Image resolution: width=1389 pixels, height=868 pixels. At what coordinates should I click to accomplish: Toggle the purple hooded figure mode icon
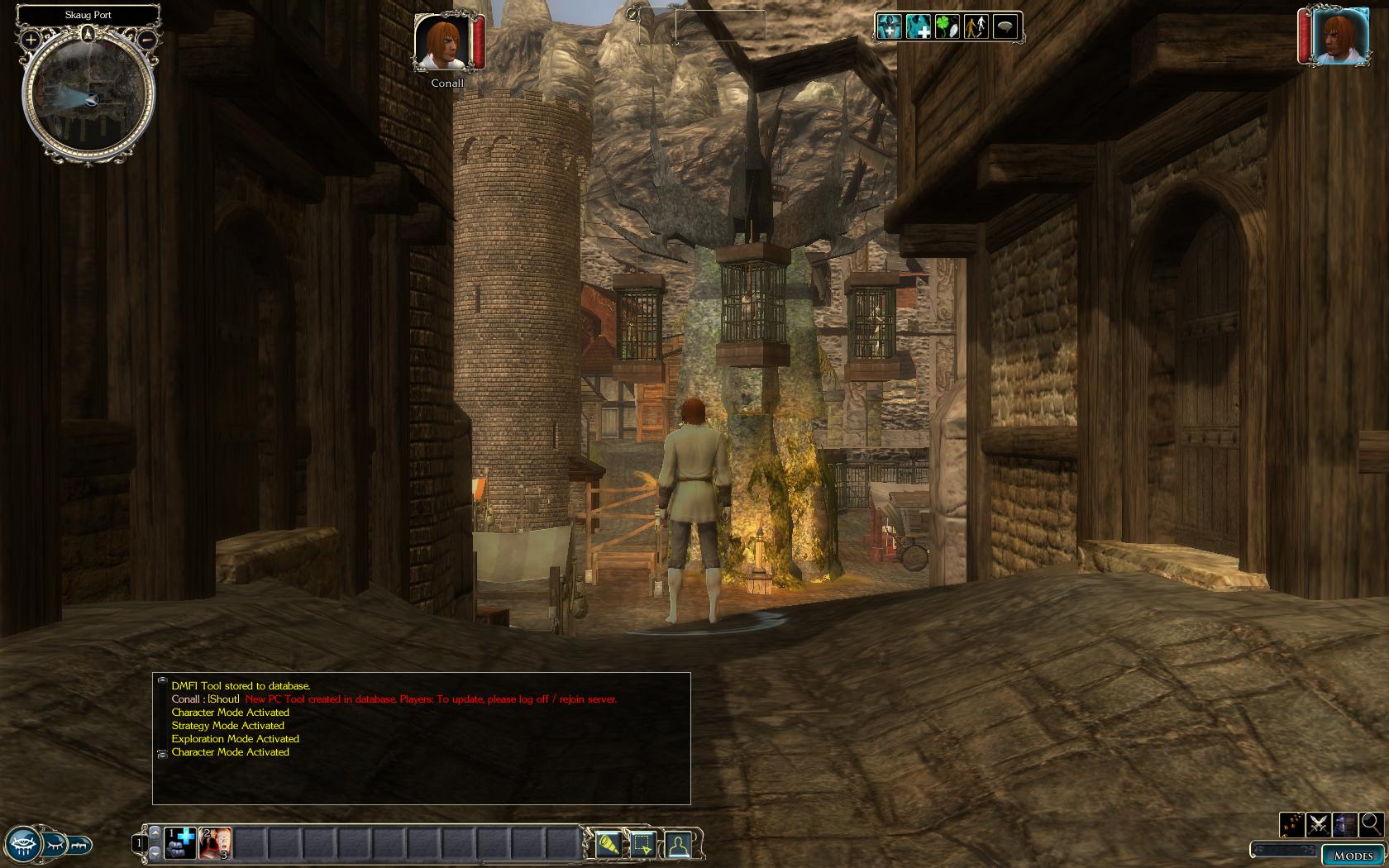click(1345, 824)
